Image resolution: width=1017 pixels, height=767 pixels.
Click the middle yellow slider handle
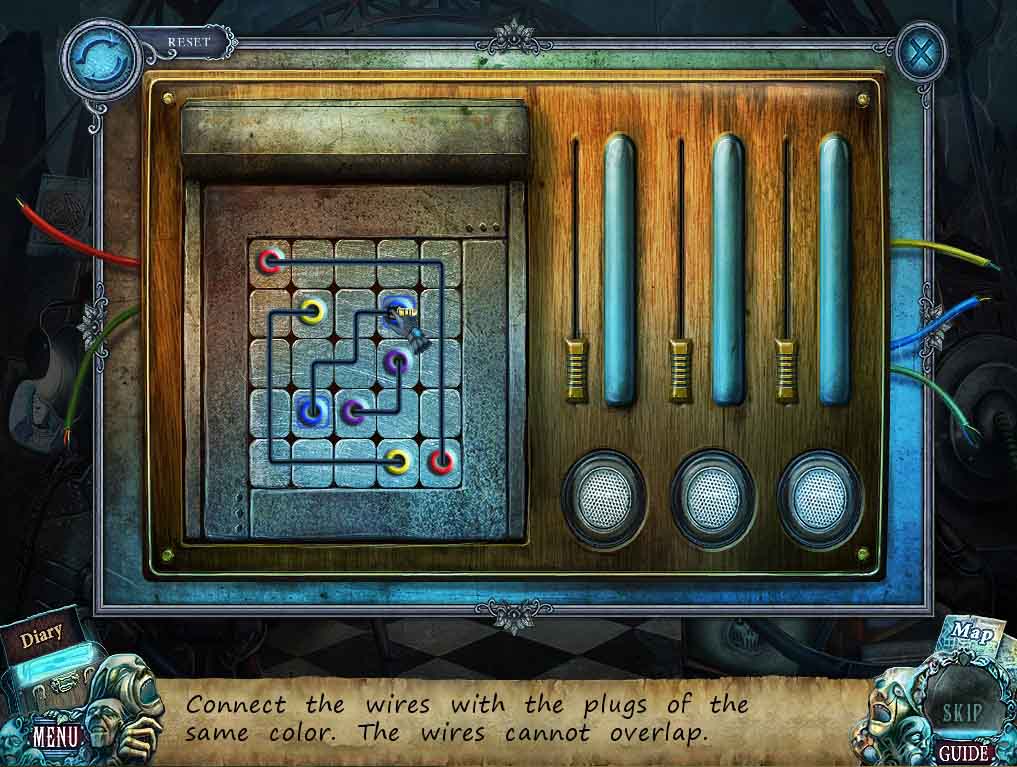680,369
